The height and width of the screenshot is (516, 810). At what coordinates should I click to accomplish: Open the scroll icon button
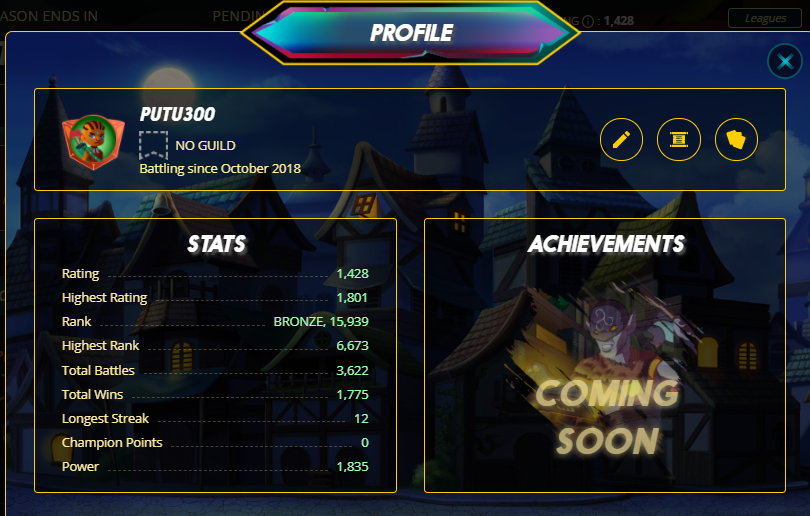click(x=679, y=139)
